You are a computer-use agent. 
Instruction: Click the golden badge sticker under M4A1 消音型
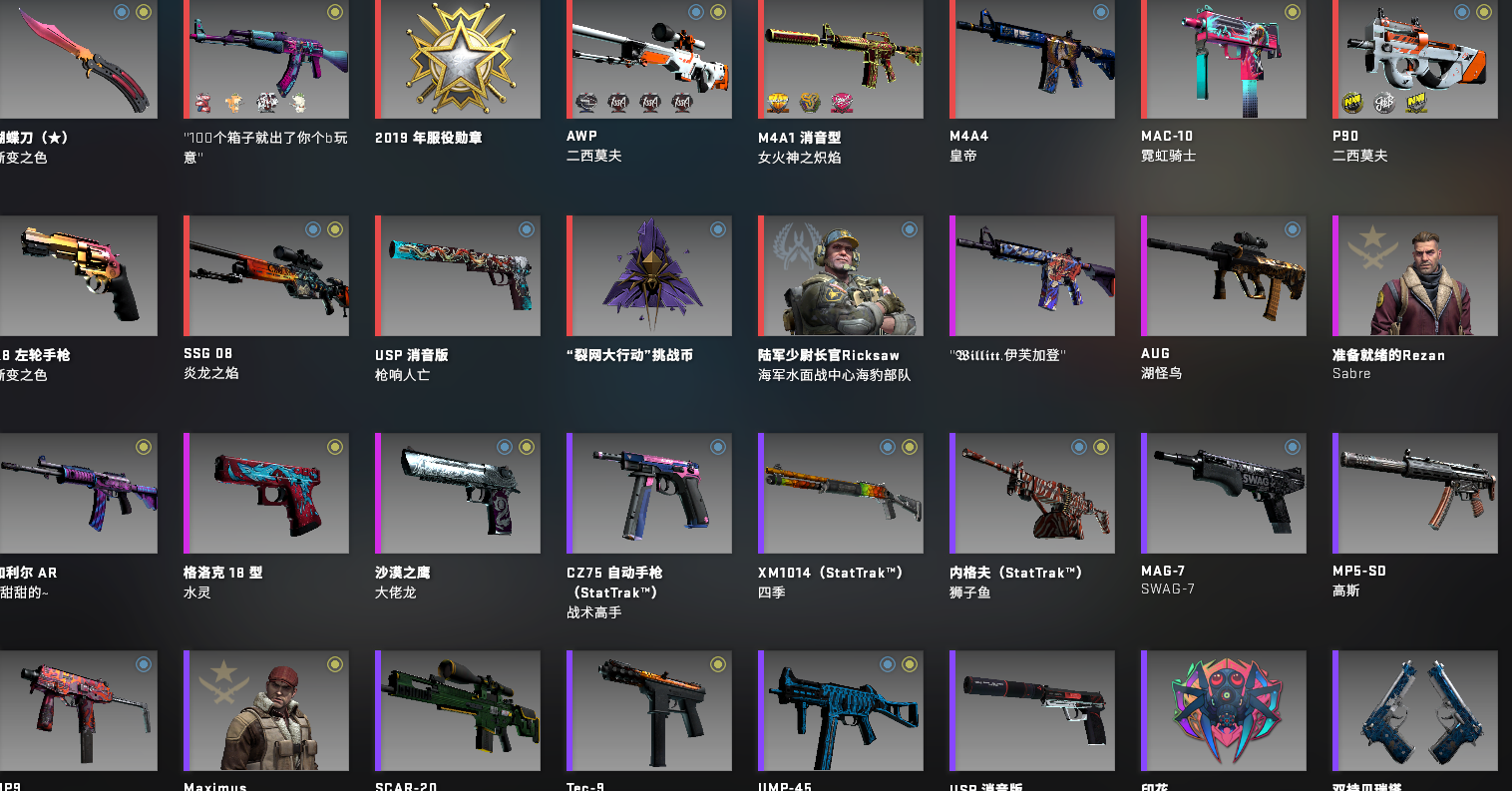tap(776, 101)
